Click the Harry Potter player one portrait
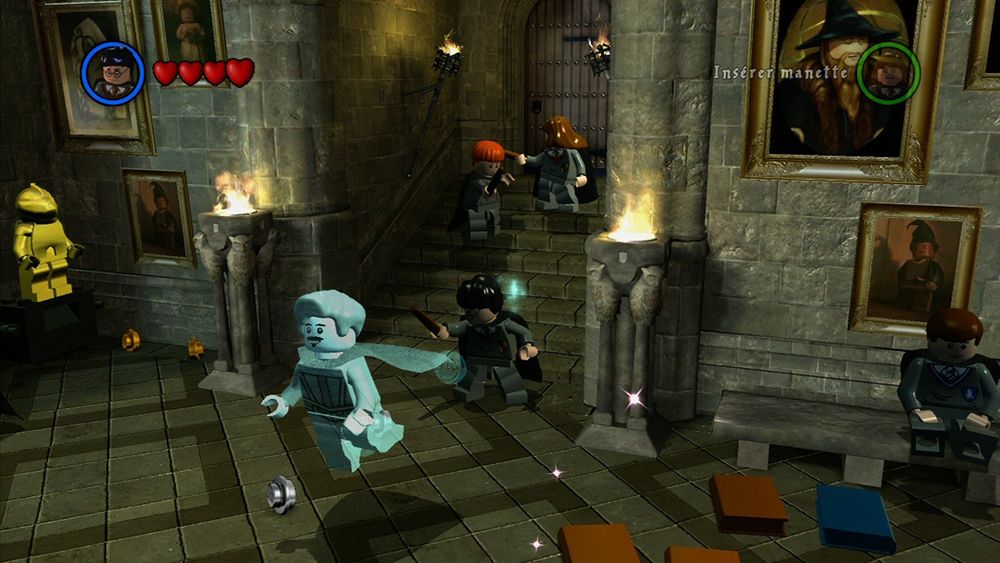 [x=112, y=72]
